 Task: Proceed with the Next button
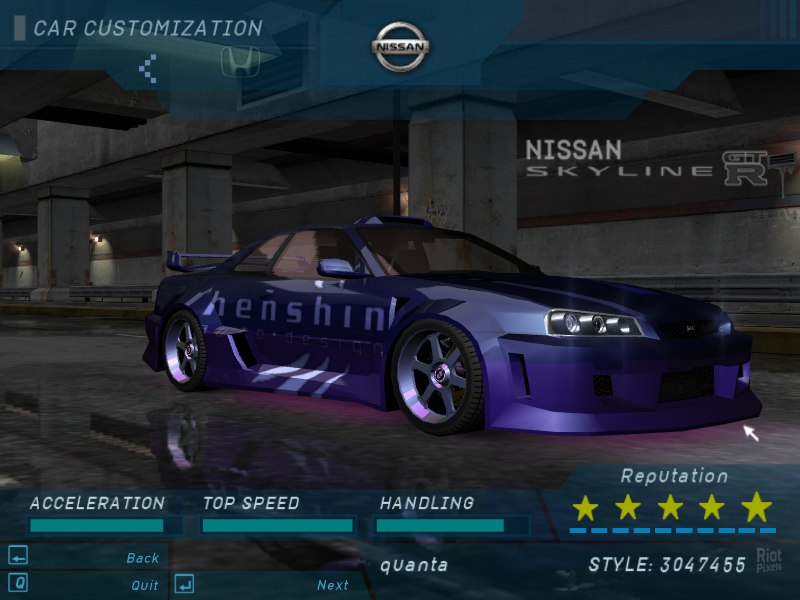333,585
